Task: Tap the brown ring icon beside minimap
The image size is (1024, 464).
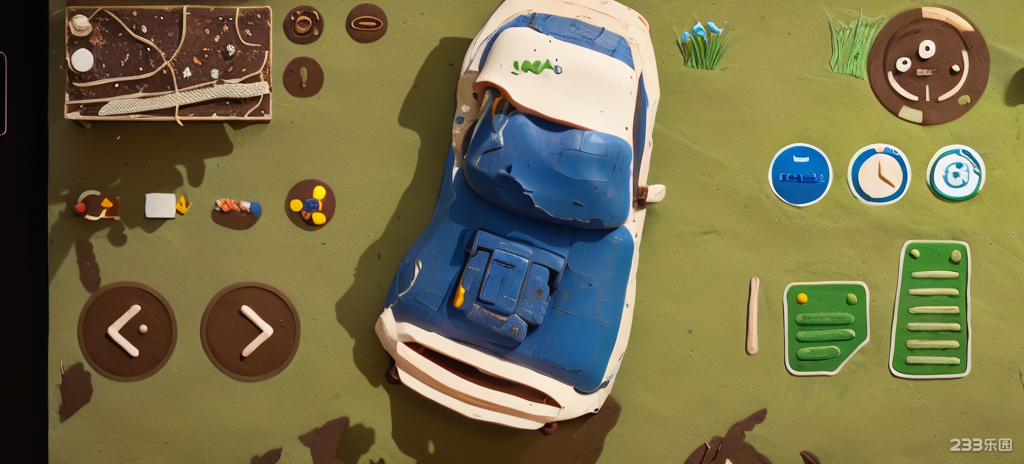Action: [303, 24]
